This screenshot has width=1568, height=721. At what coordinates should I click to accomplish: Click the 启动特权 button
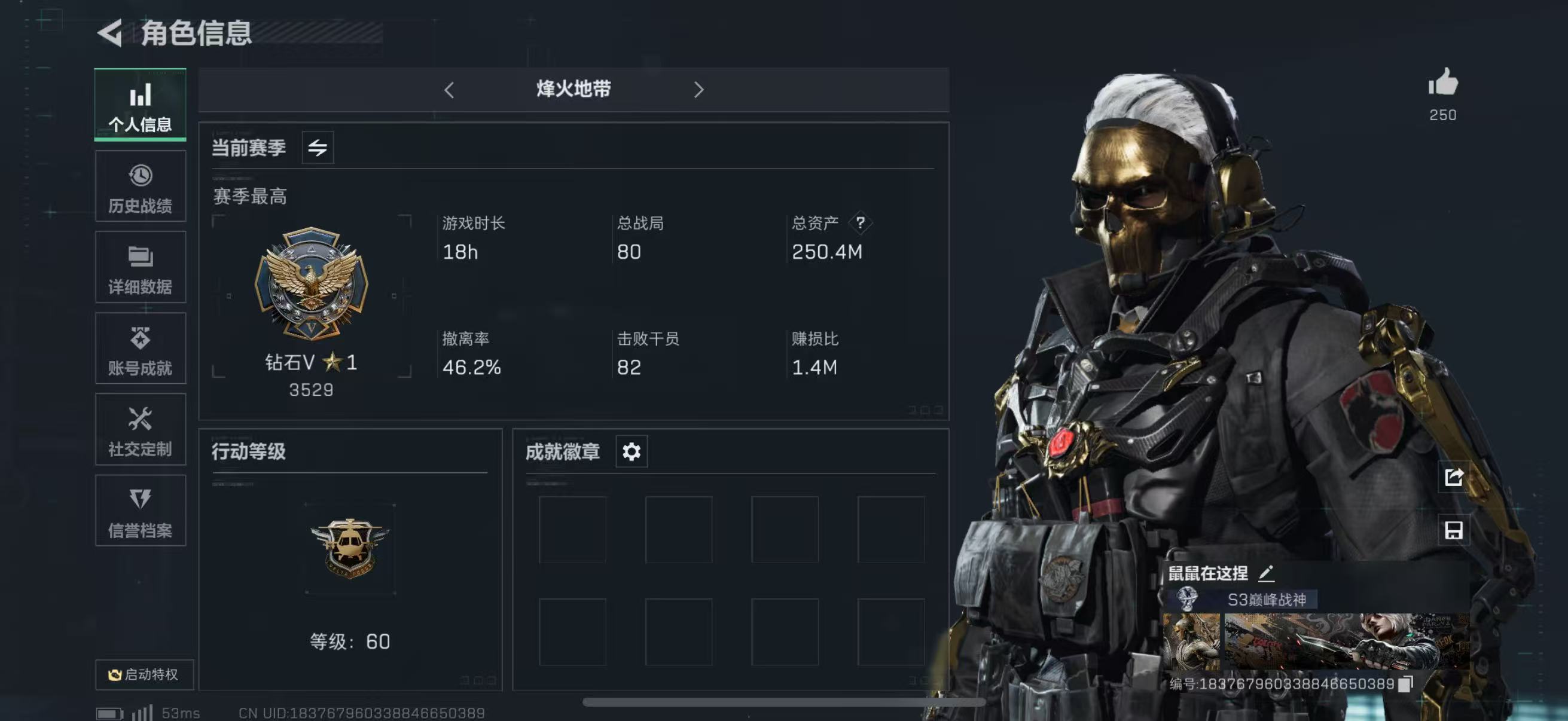(144, 674)
